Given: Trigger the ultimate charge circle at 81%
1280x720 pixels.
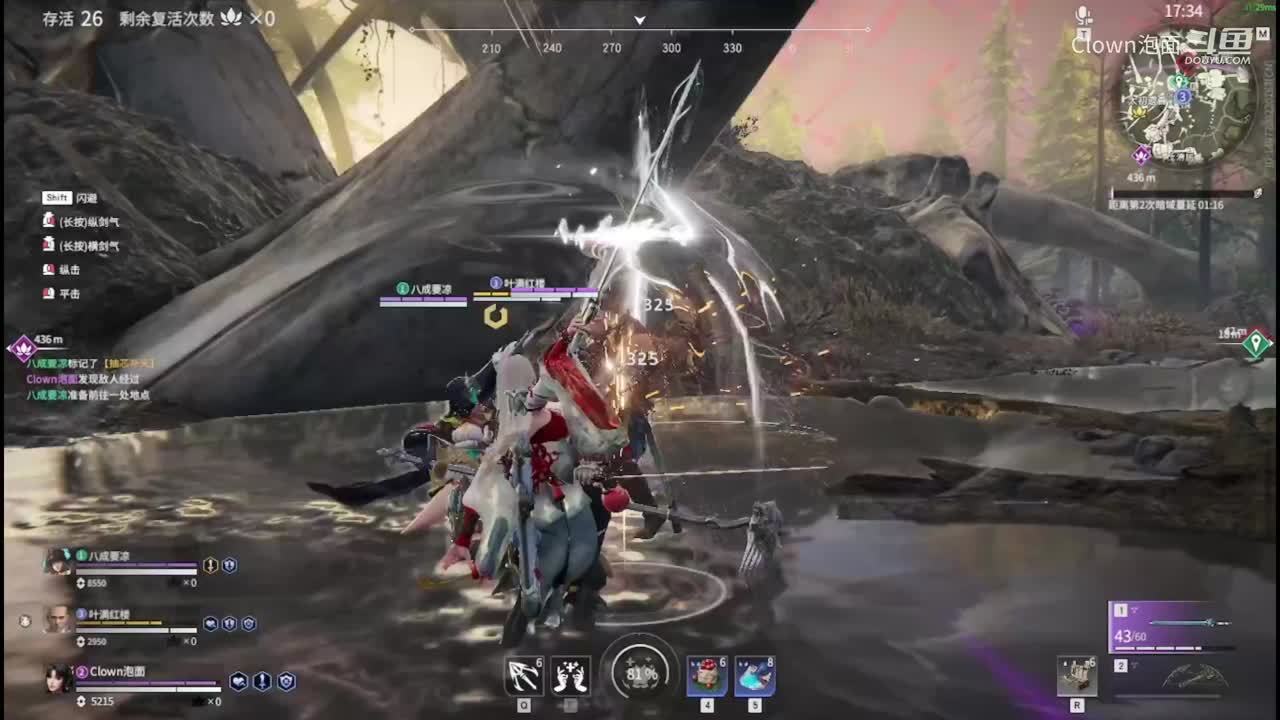Looking at the screenshot, I should [640, 673].
